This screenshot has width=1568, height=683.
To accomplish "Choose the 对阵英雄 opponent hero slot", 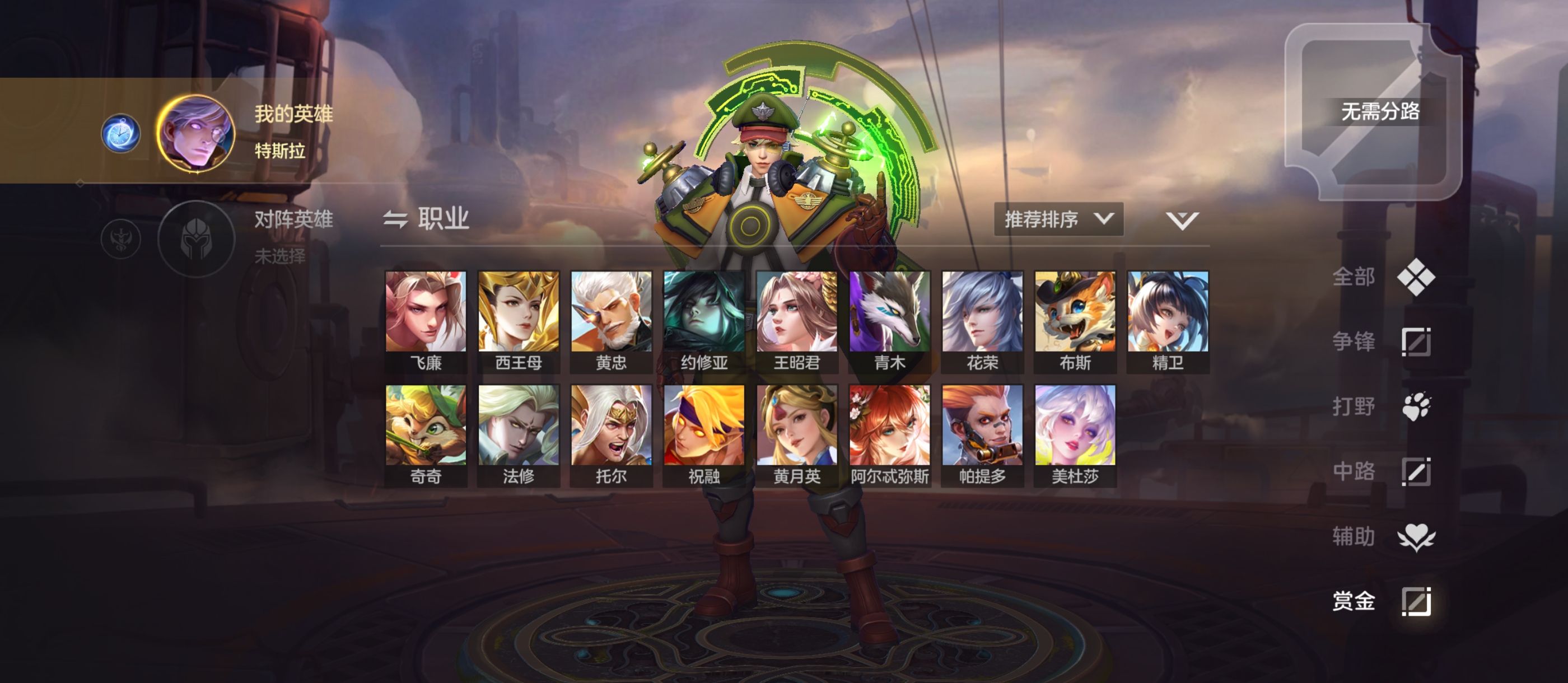I will tap(196, 238).
